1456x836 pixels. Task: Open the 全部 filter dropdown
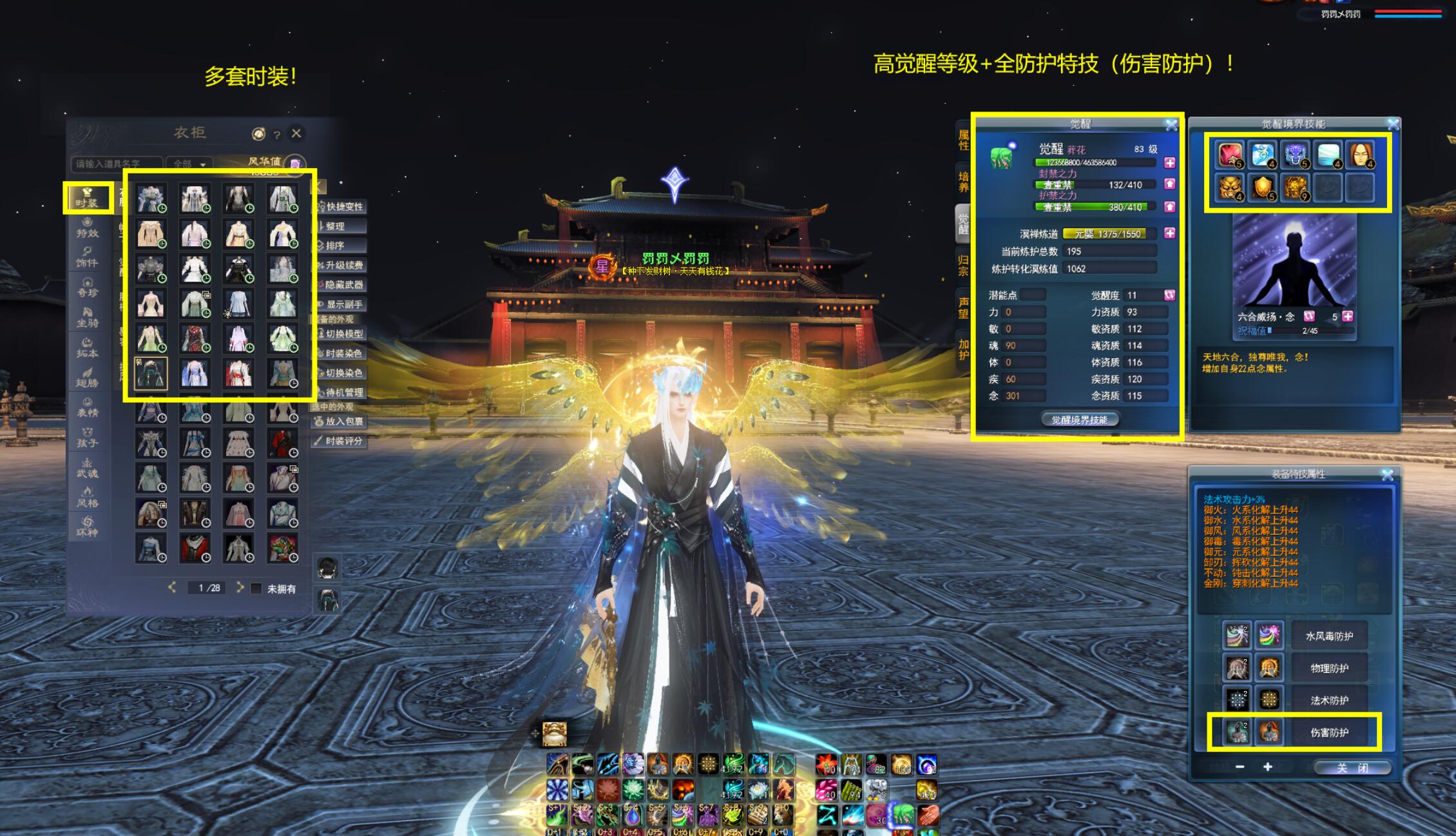[189, 164]
